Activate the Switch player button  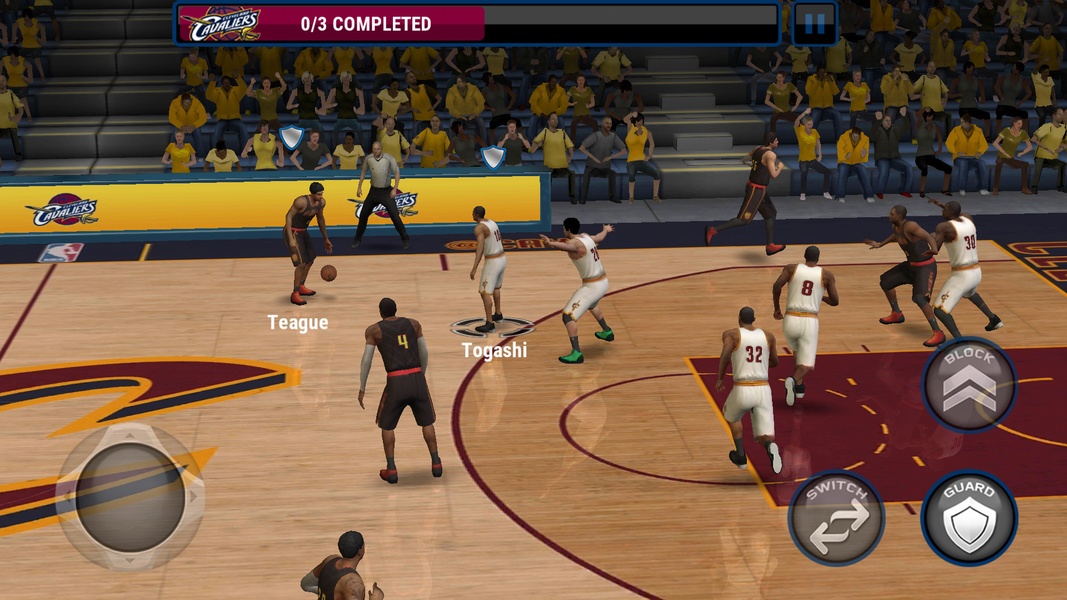(x=836, y=518)
